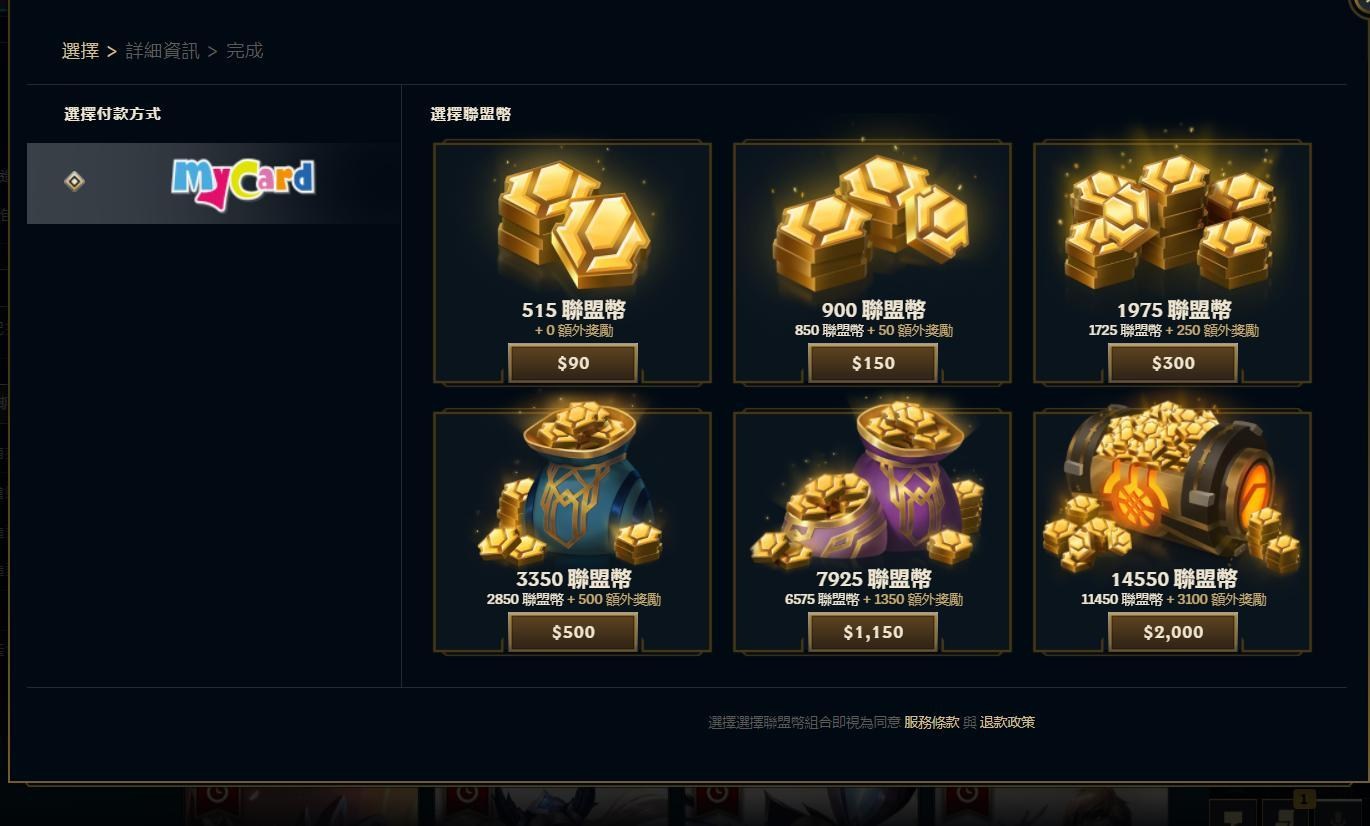Open the friends list icon
Viewport: 1370px width, 826px height.
[x=1338, y=818]
